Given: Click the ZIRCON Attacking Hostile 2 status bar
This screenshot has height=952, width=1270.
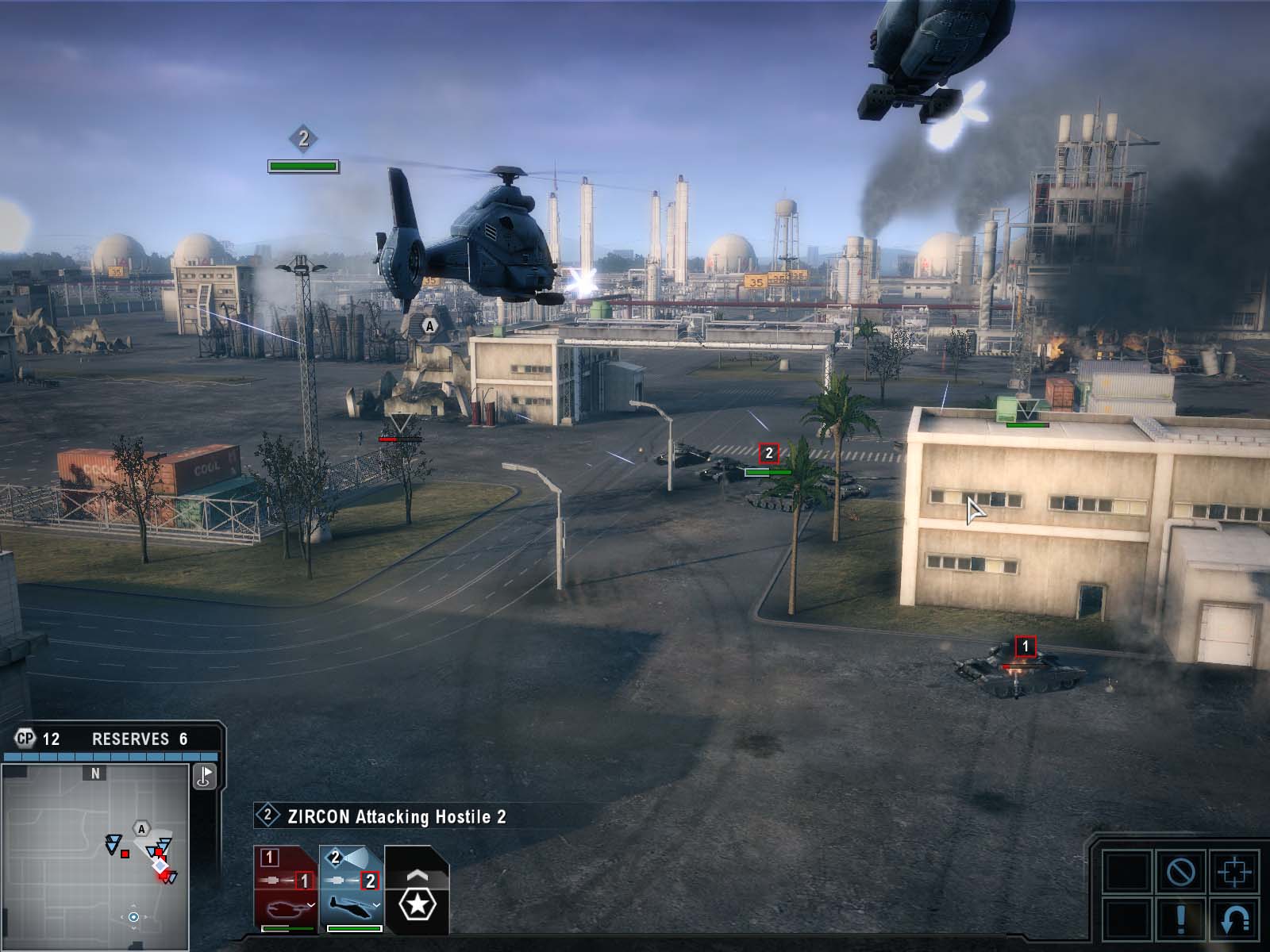Looking at the screenshot, I should [397, 816].
